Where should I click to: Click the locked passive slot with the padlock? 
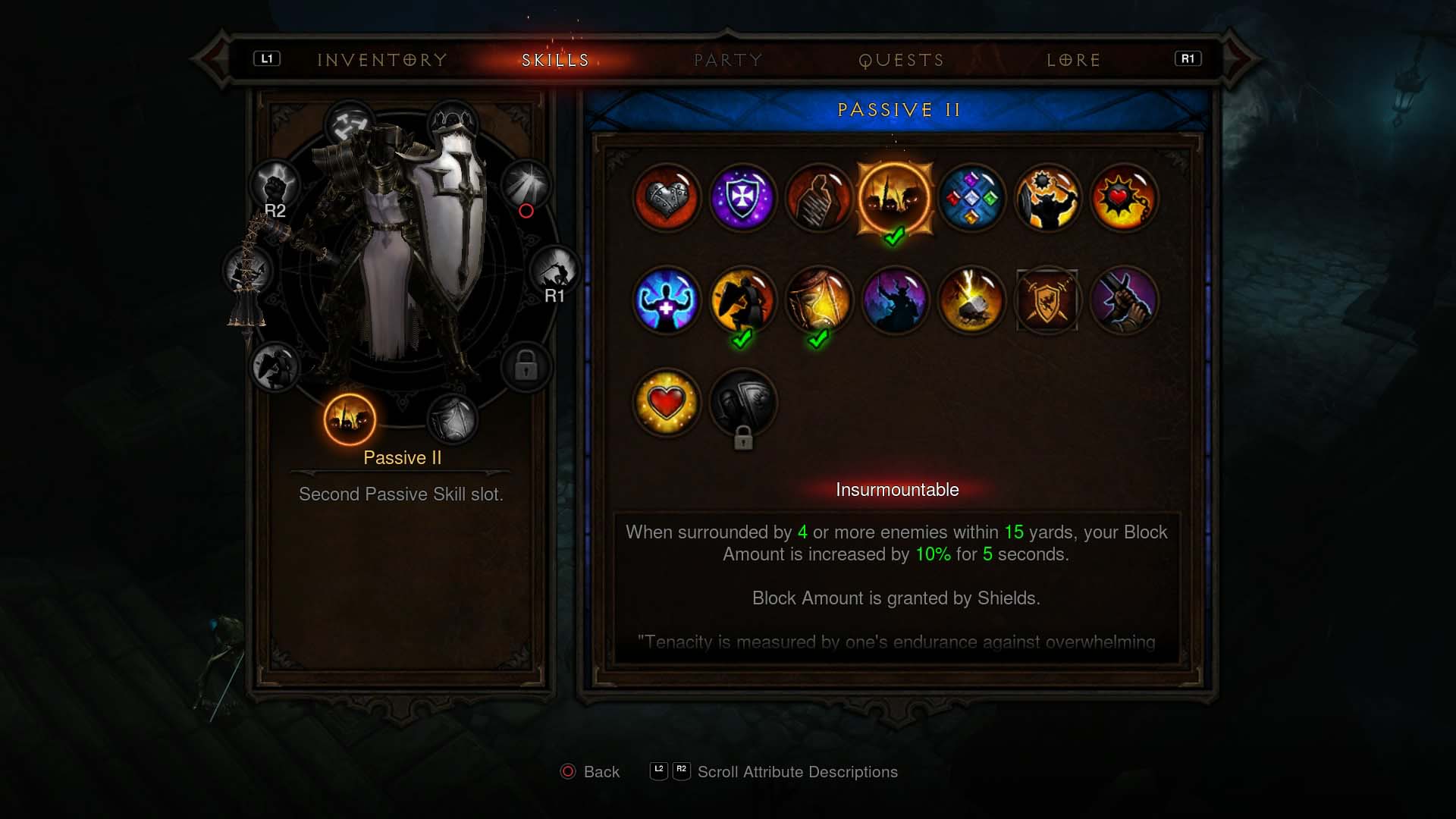pyautogui.click(x=743, y=403)
